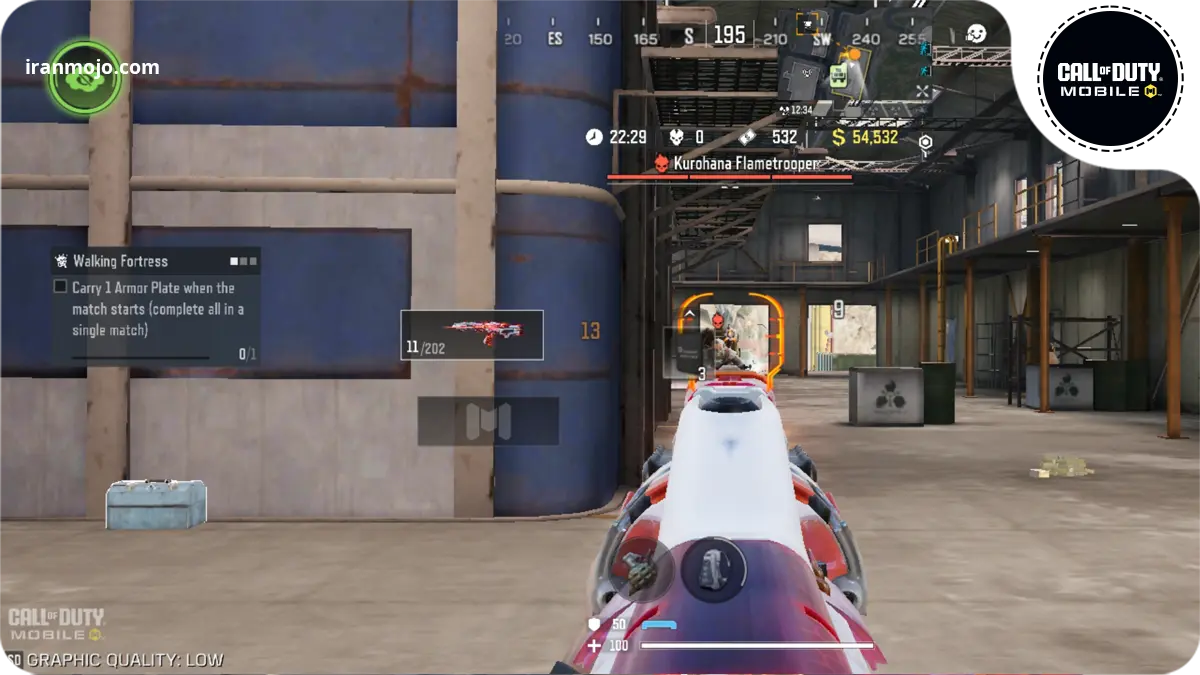The image size is (1200, 675).
Task: Open the Walking Fortress mission tracker
Action: click(x=155, y=261)
